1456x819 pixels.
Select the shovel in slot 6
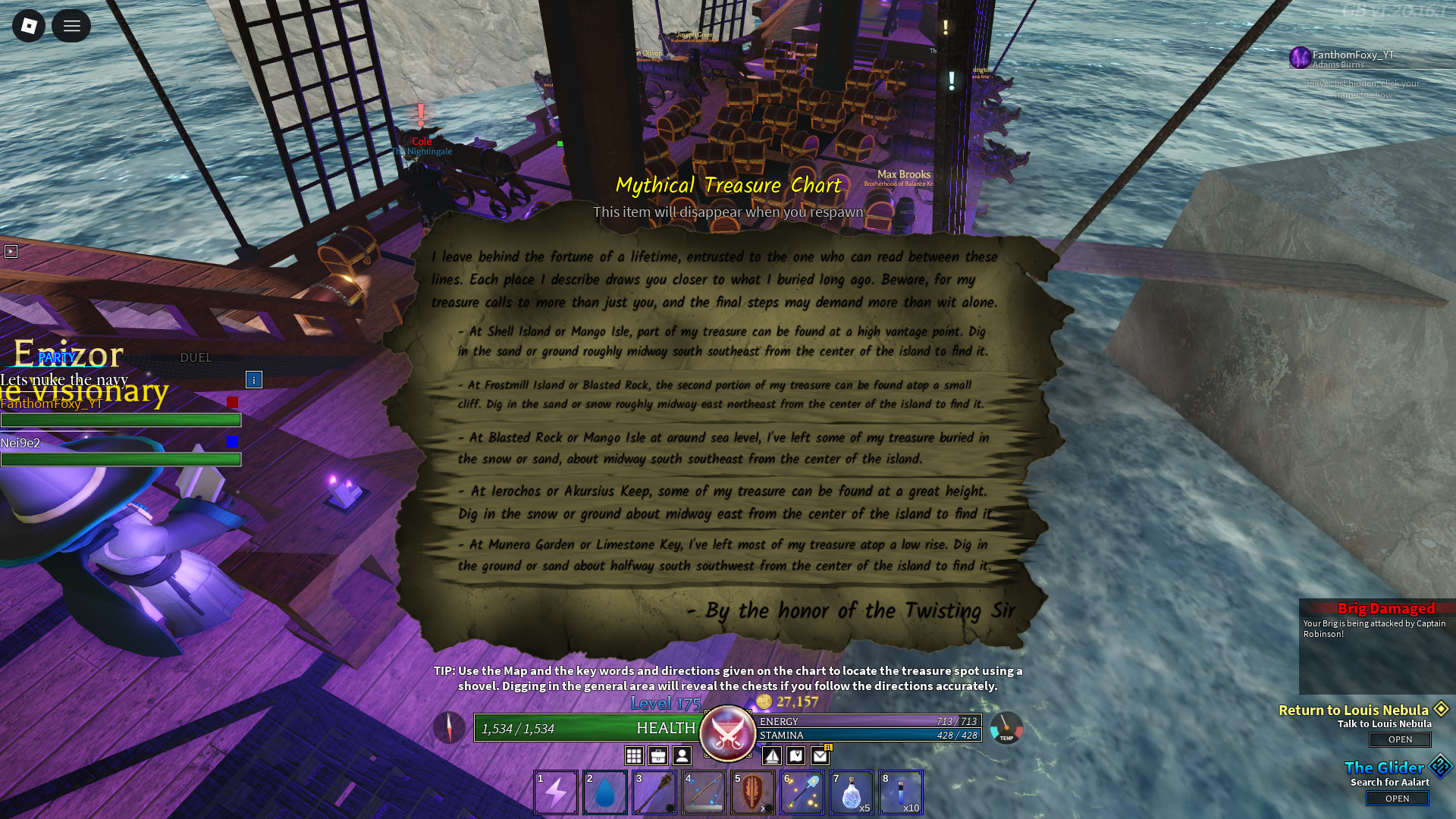coord(802,792)
